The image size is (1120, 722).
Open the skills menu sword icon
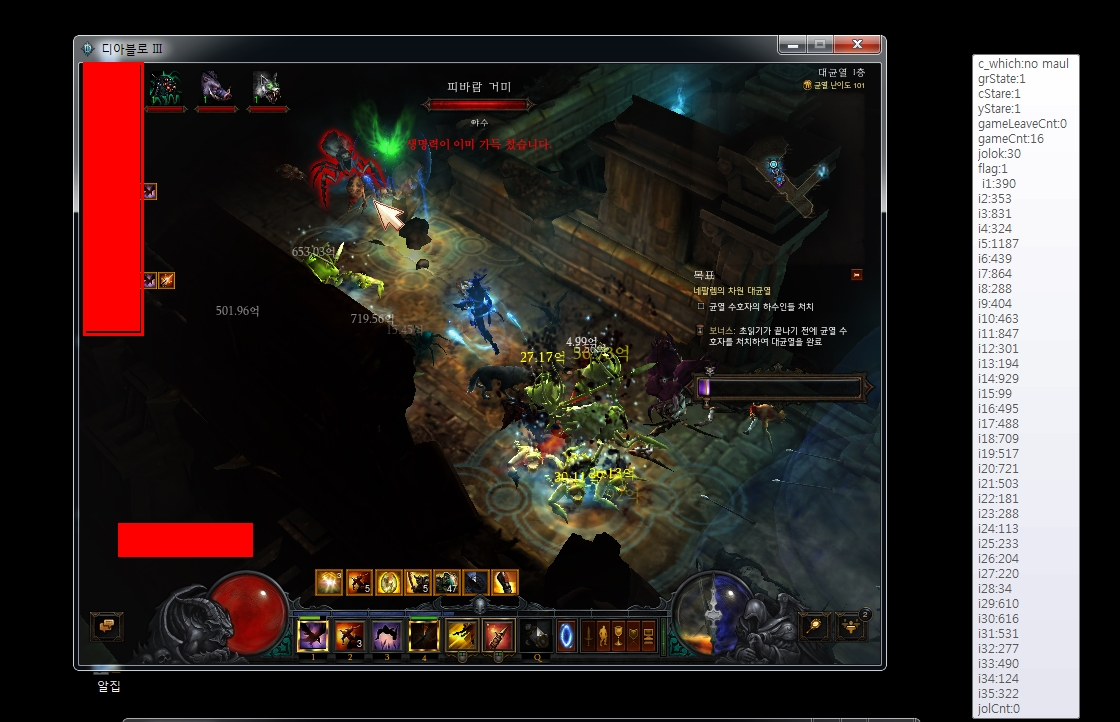[x=587, y=635]
